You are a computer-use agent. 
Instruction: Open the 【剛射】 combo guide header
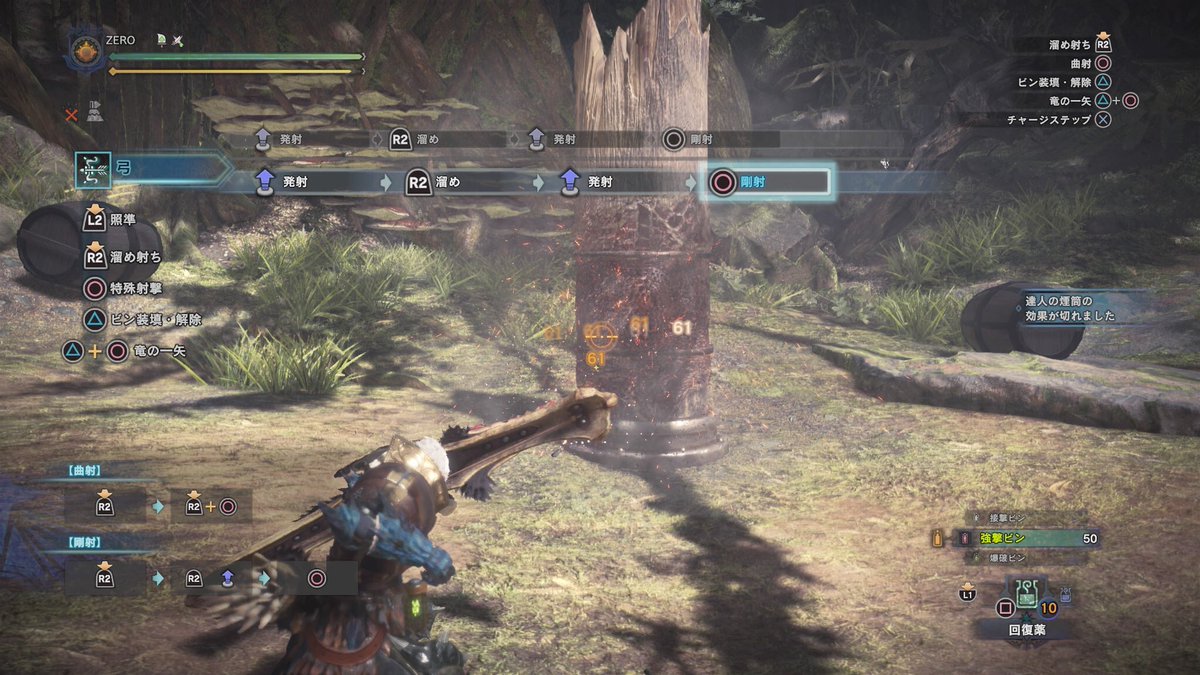point(86,542)
